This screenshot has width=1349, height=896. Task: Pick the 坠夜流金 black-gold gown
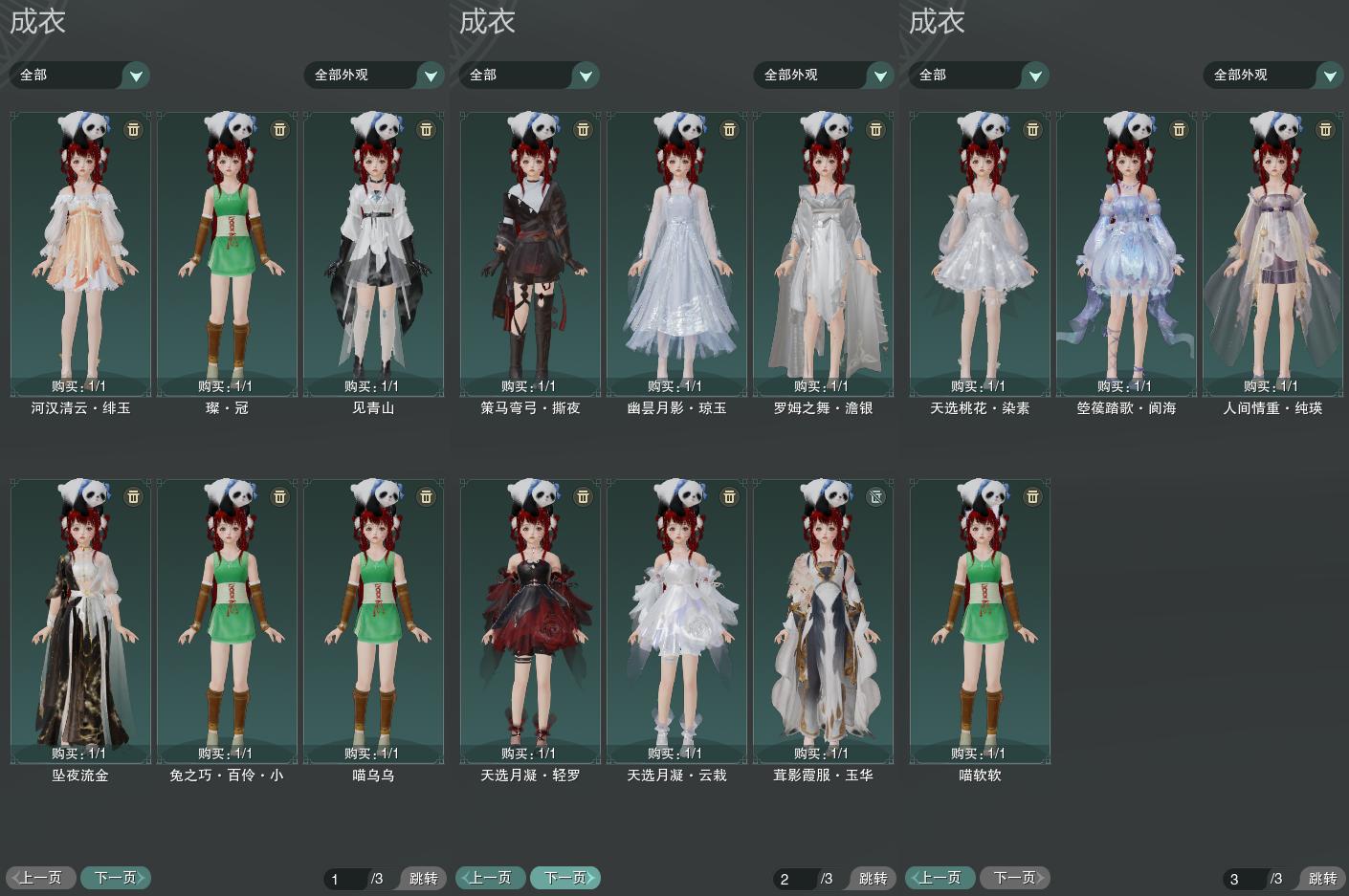(x=80, y=622)
